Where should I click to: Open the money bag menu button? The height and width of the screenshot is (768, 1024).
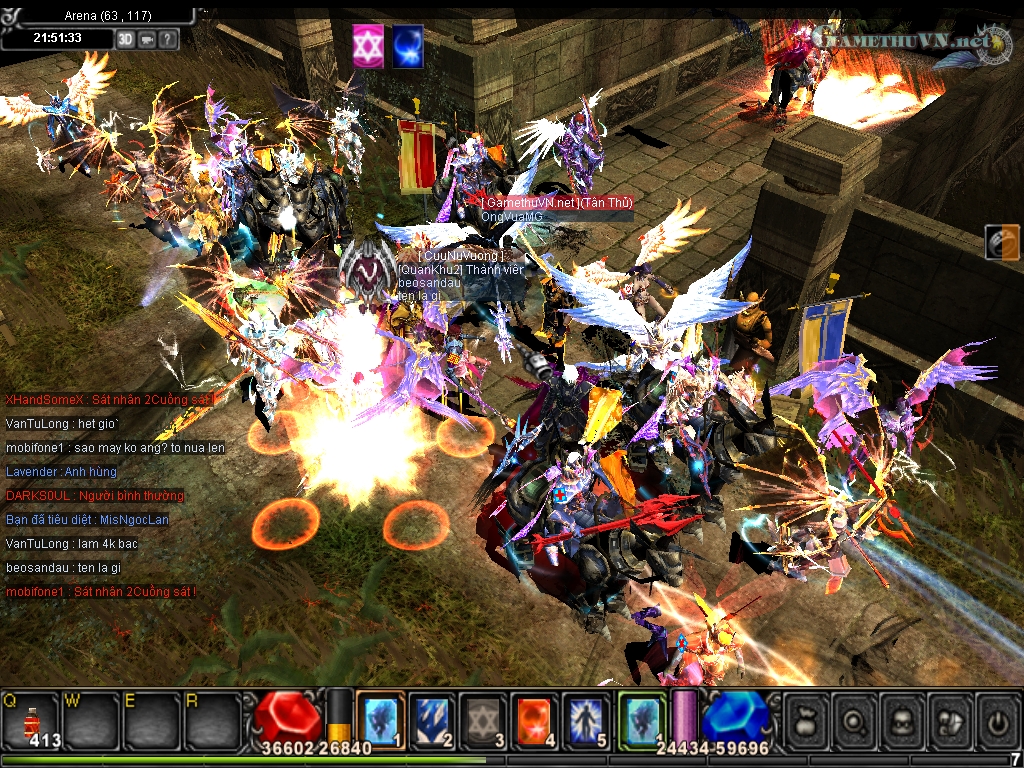(807, 718)
